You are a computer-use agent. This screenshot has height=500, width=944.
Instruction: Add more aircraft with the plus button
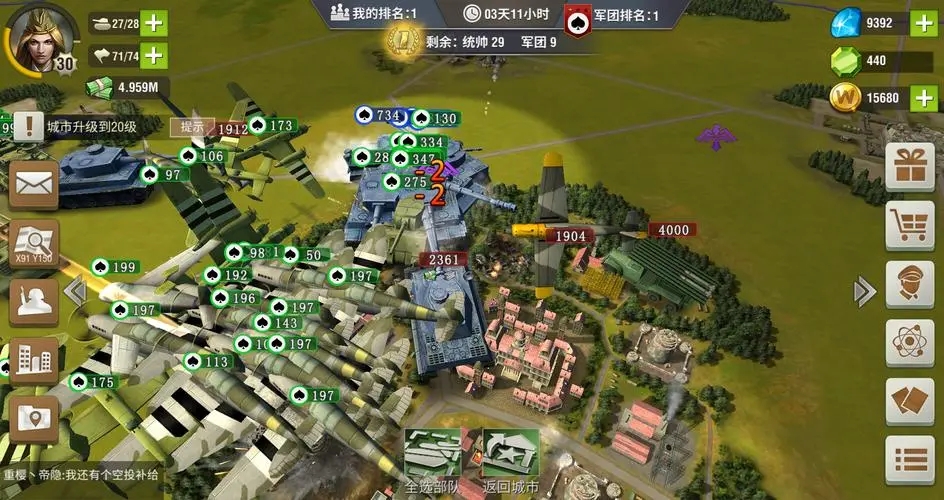pyautogui.click(x=154, y=55)
